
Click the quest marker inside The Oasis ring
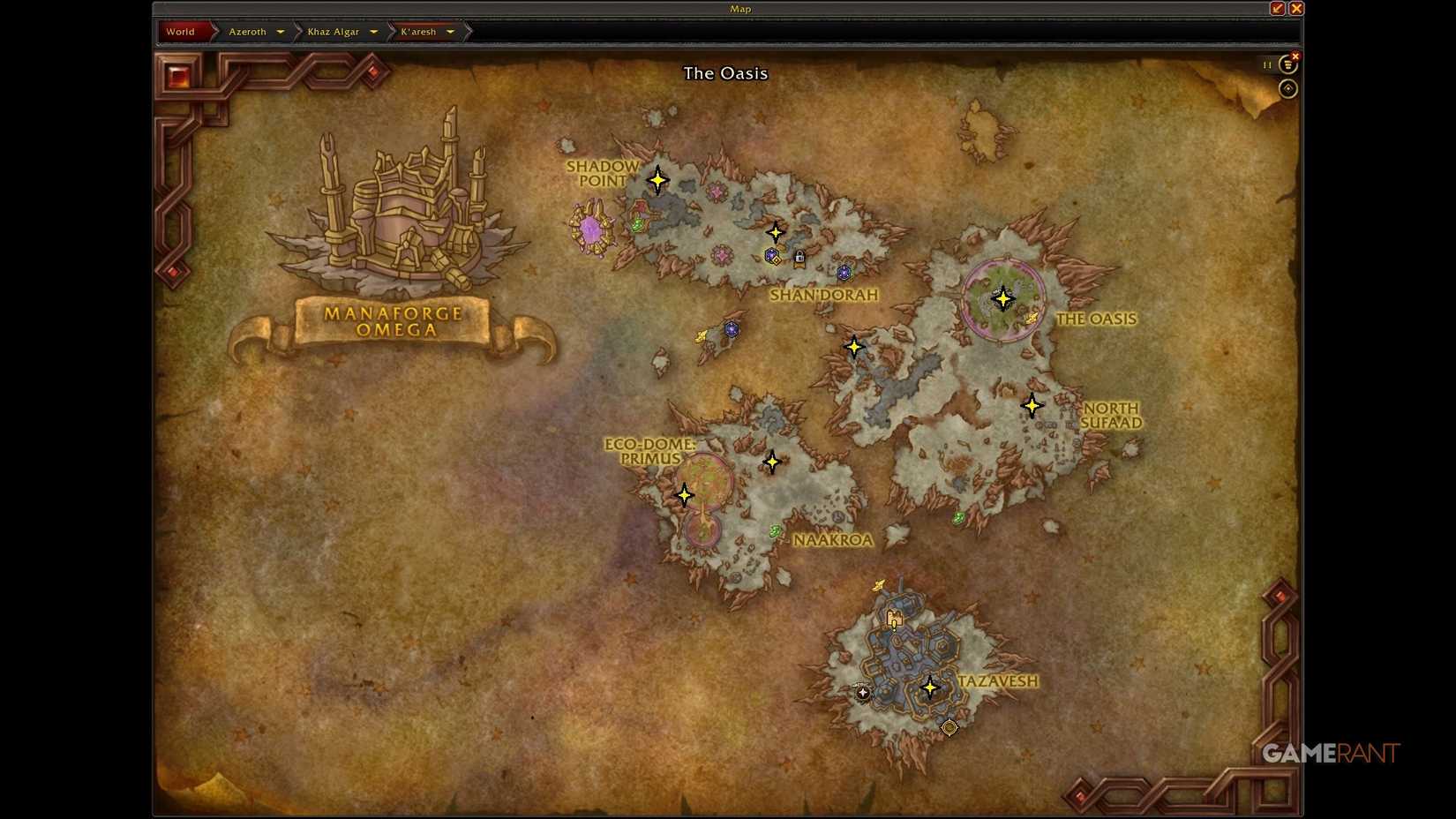(x=1002, y=299)
